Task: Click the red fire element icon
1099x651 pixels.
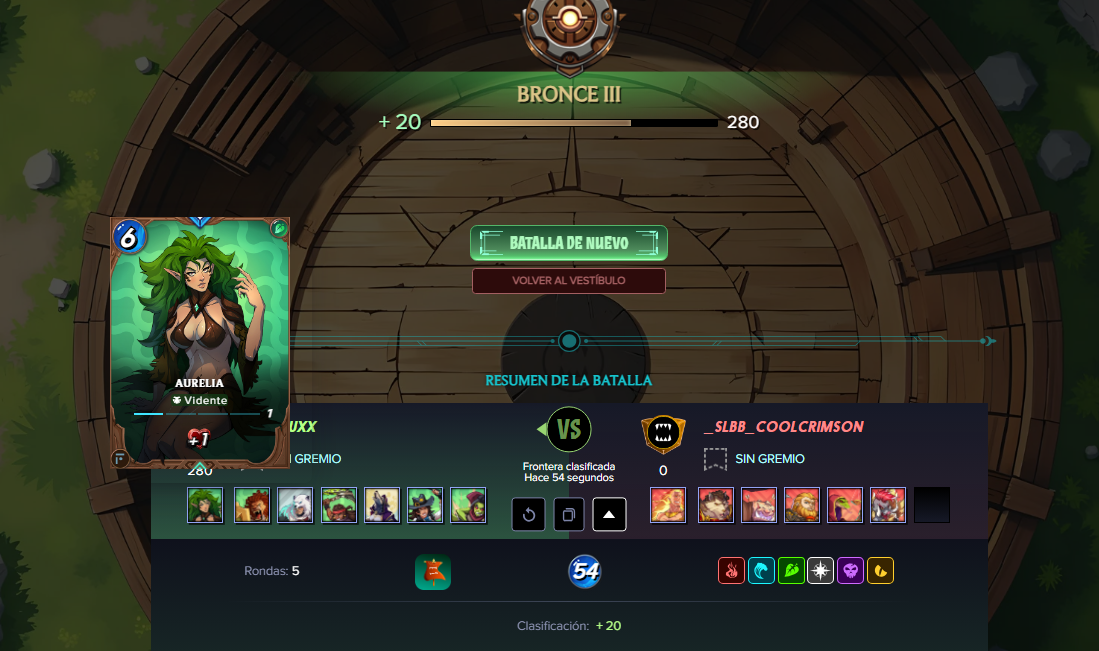Action: click(732, 571)
